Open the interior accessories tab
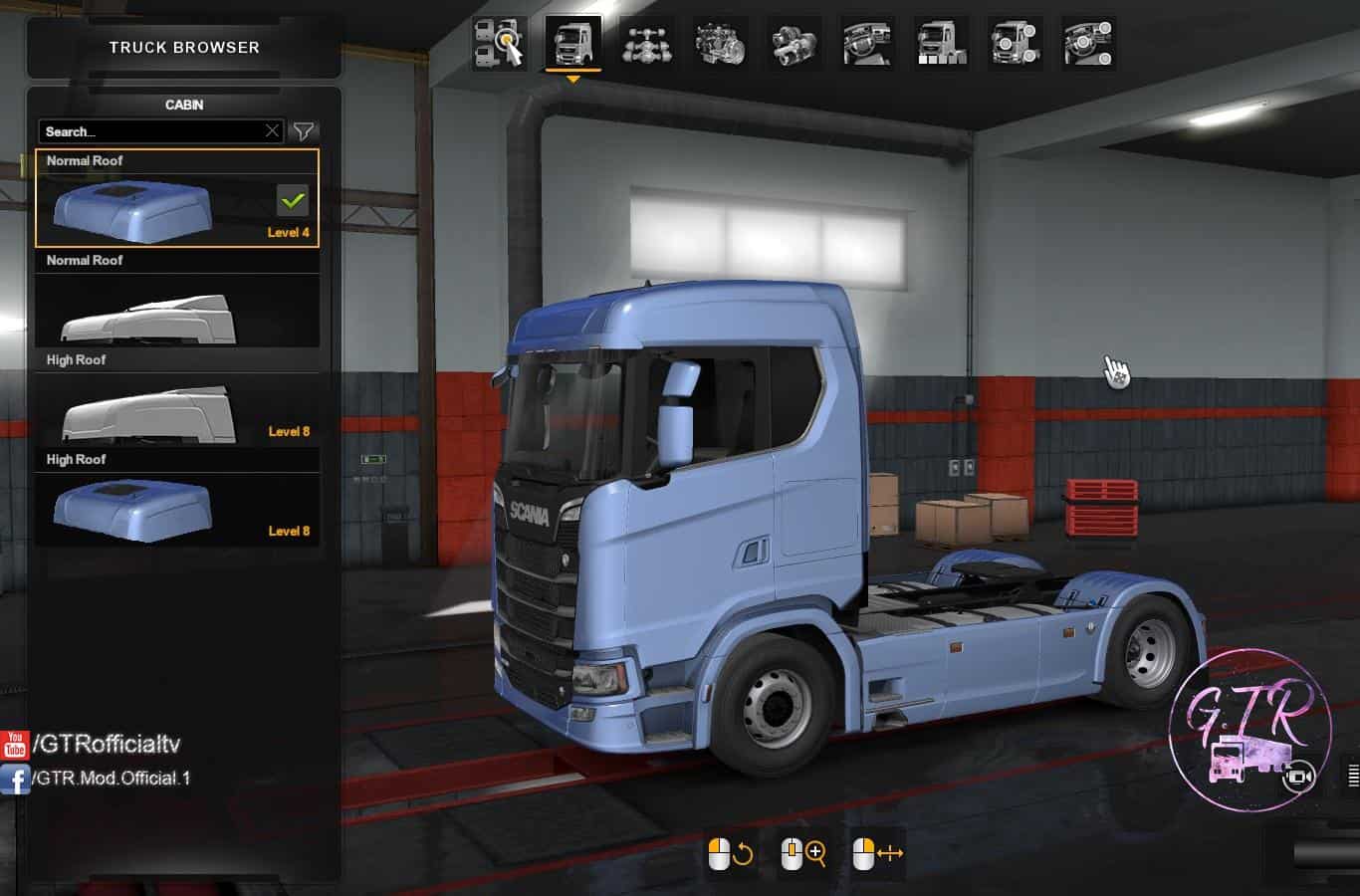This screenshot has height=896, width=1360. [x=1088, y=44]
